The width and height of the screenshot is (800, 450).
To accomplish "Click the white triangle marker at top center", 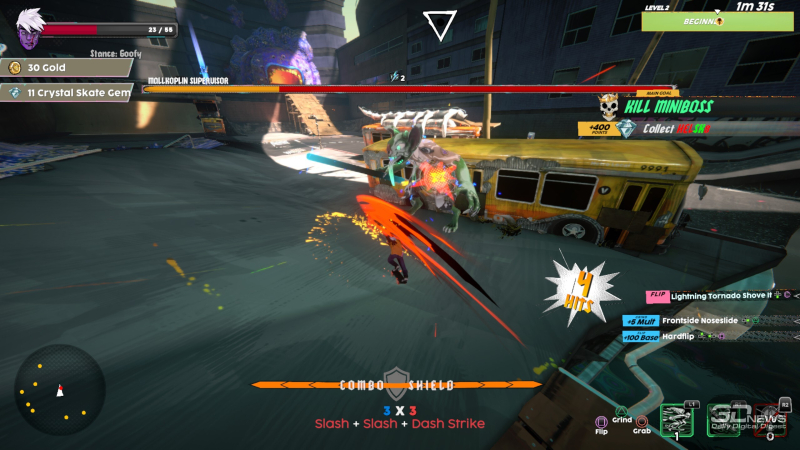I will [438, 25].
